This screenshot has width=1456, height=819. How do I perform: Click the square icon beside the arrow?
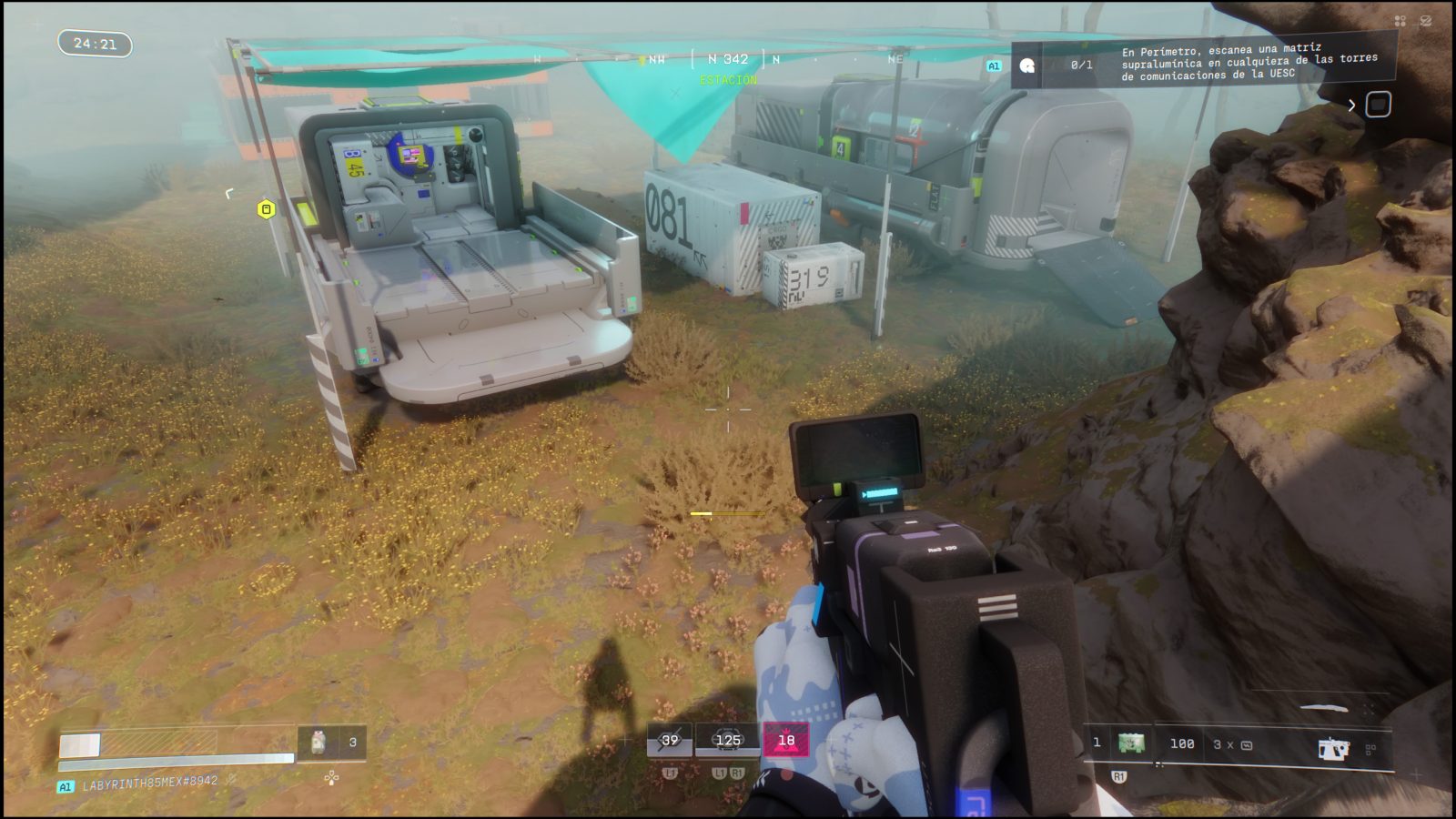tap(1378, 105)
